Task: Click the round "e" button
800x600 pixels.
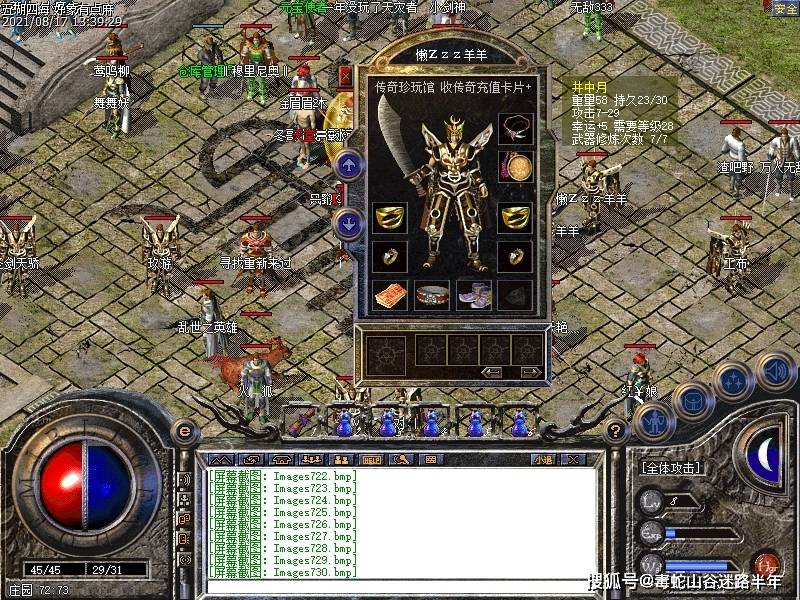Action: pos(183,431)
